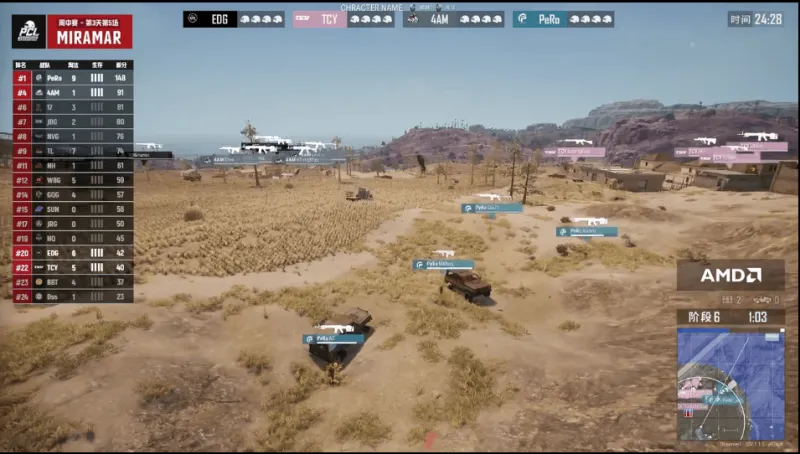Click the minimap
This screenshot has width=800, height=454.
[730, 385]
